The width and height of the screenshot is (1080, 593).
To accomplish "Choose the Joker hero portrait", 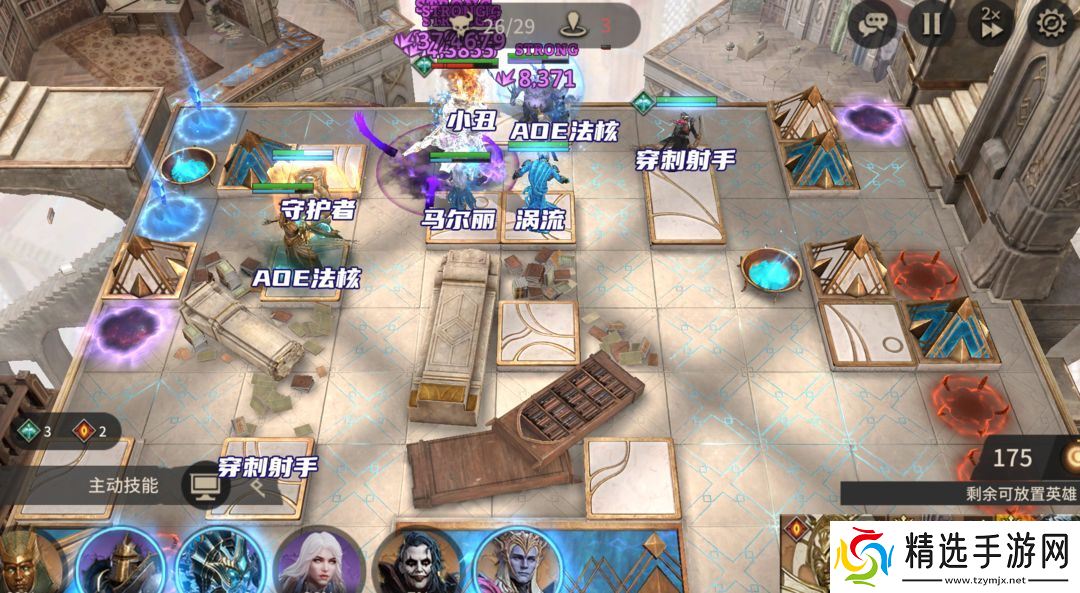I will [417, 564].
